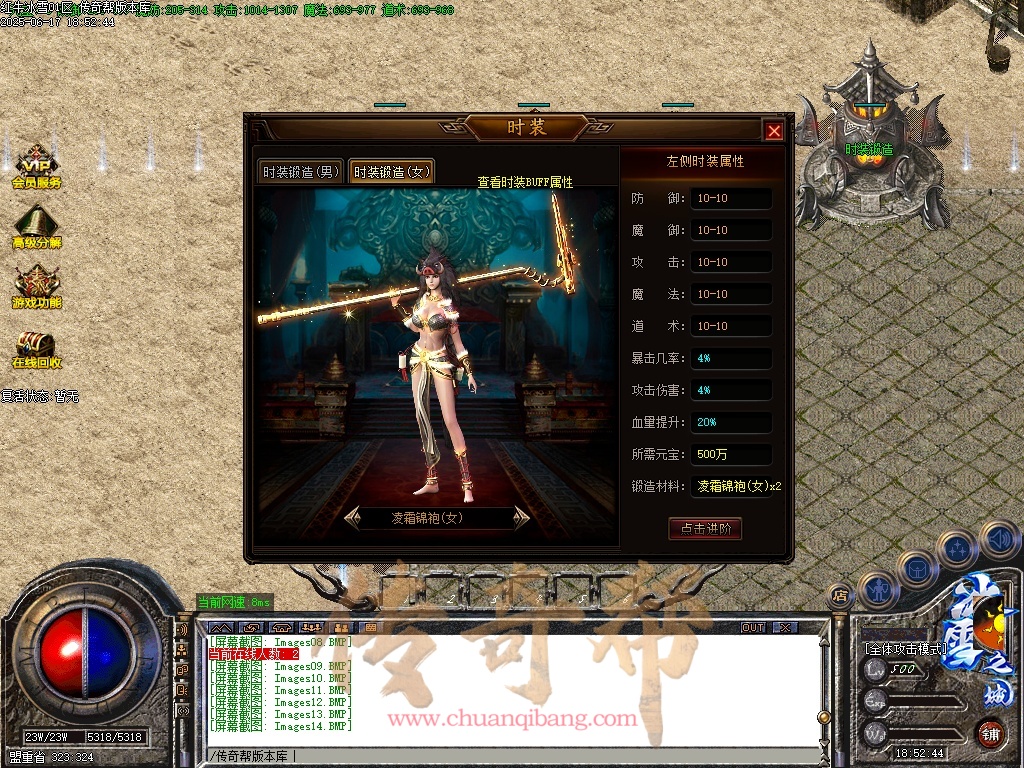The image size is (1024, 768).
Task: Show the previous outfit with the left arrow
Action: [353, 517]
